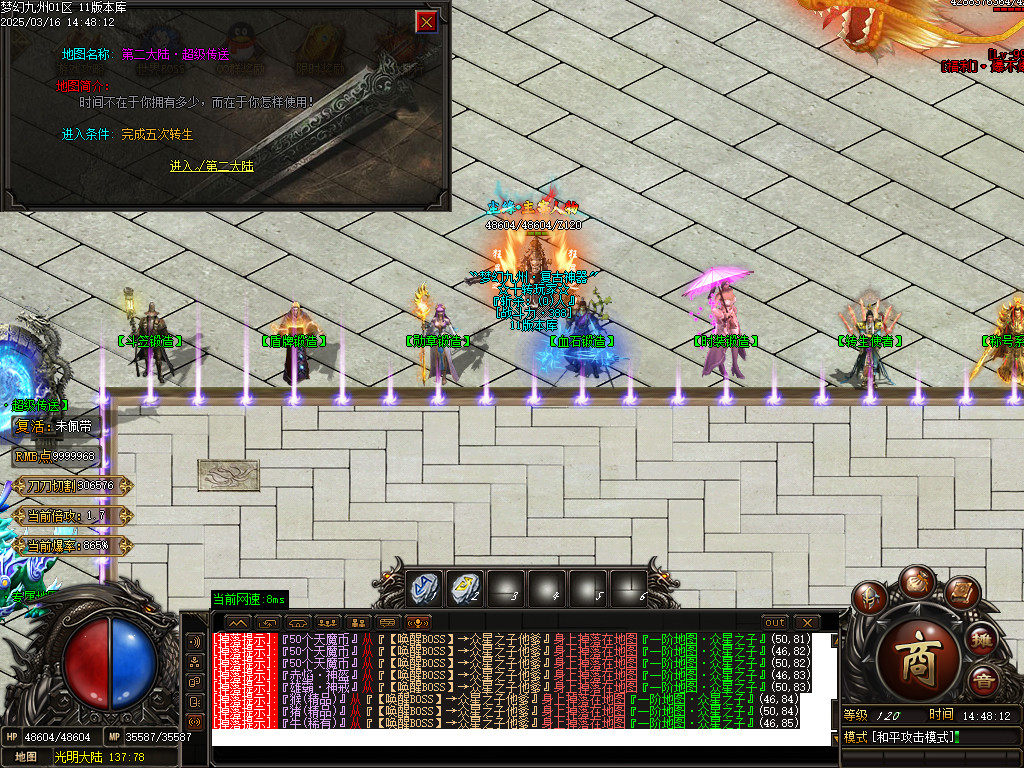This screenshot has width=1024, height=768.
Task: Click the highlighted microphone chat toolbar icon
Action: pyautogui.click(x=418, y=622)
